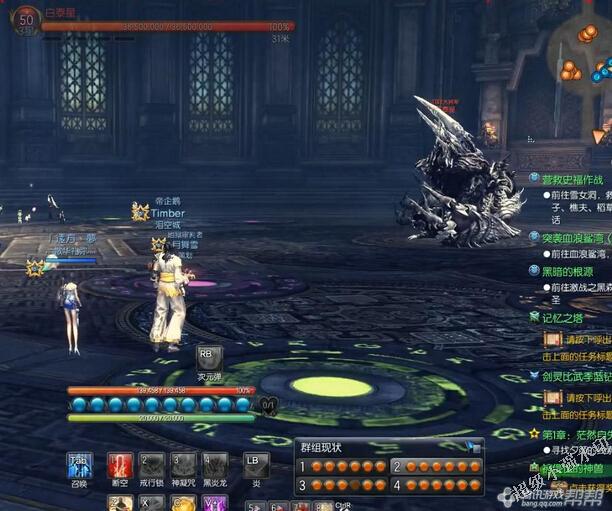Choose group row 3 in 群组现状
Viewport: 612px width, 511px height.
(x=343, y=485)
